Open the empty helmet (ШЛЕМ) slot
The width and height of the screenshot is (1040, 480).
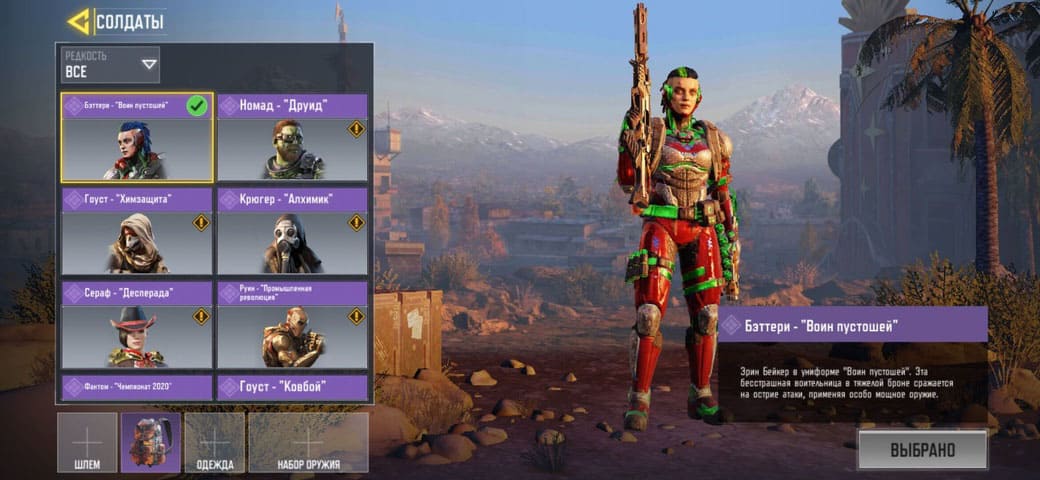[x=87, y=442]
